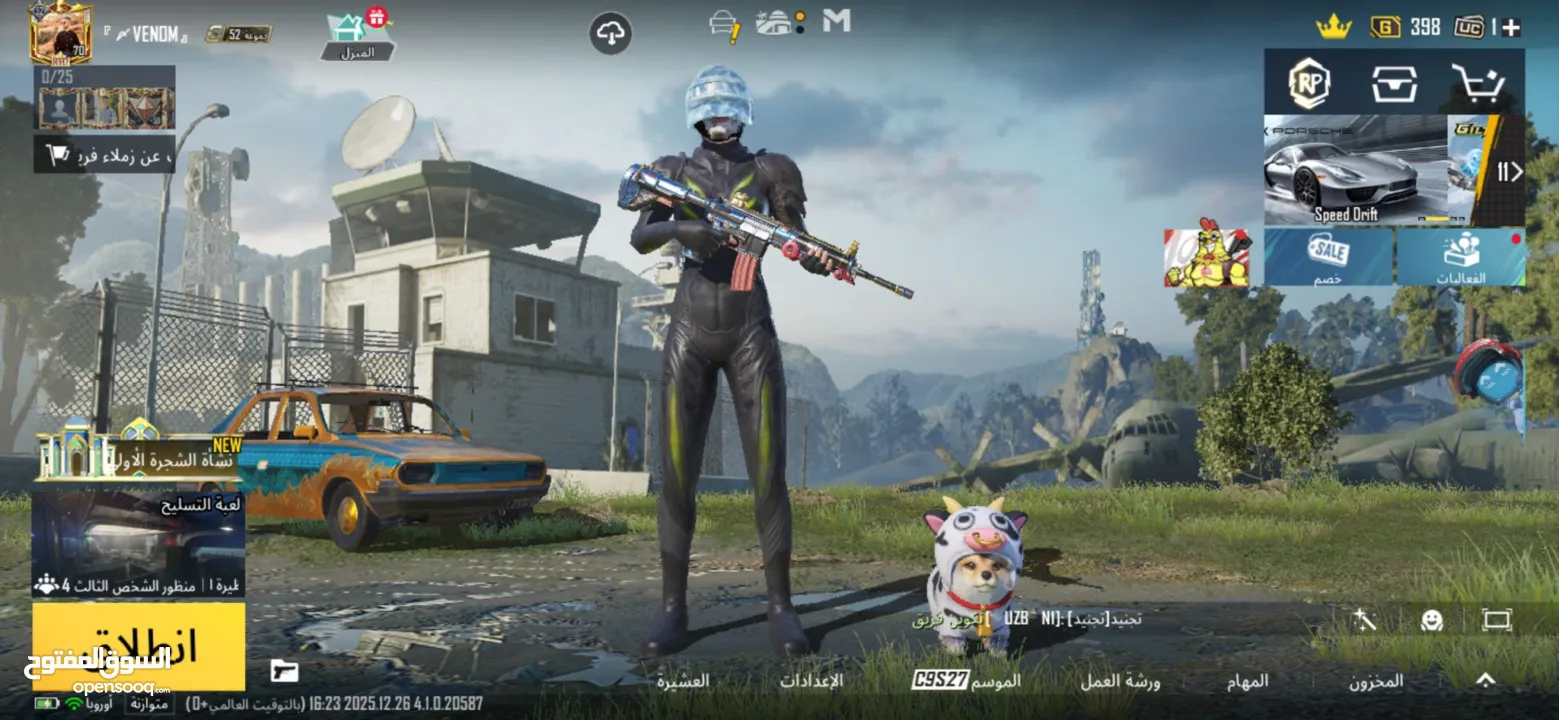Tap the rooster character event icon
The width and height of the screenshot is (1559, 720).
1207,258
